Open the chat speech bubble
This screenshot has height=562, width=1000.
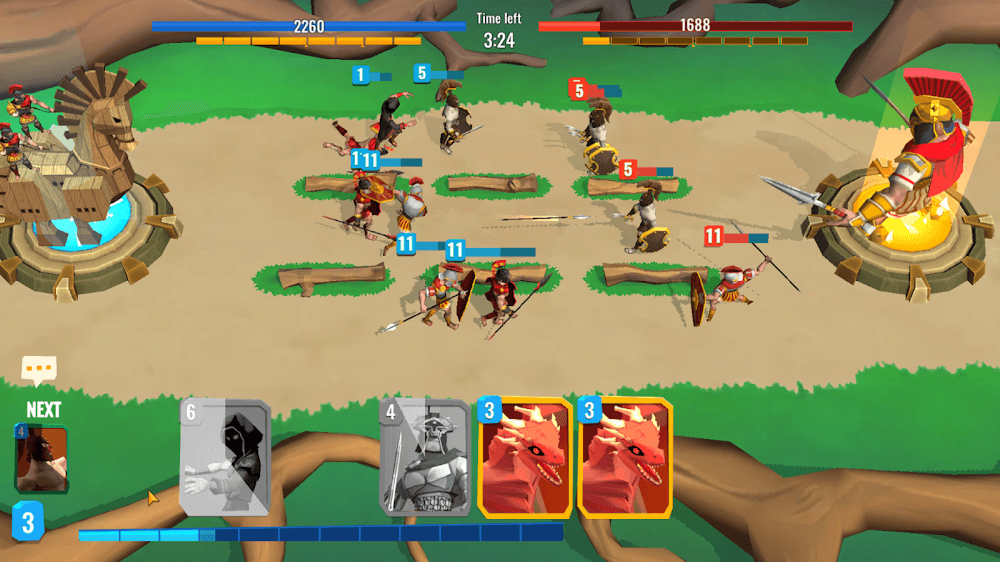pos(39,370)
